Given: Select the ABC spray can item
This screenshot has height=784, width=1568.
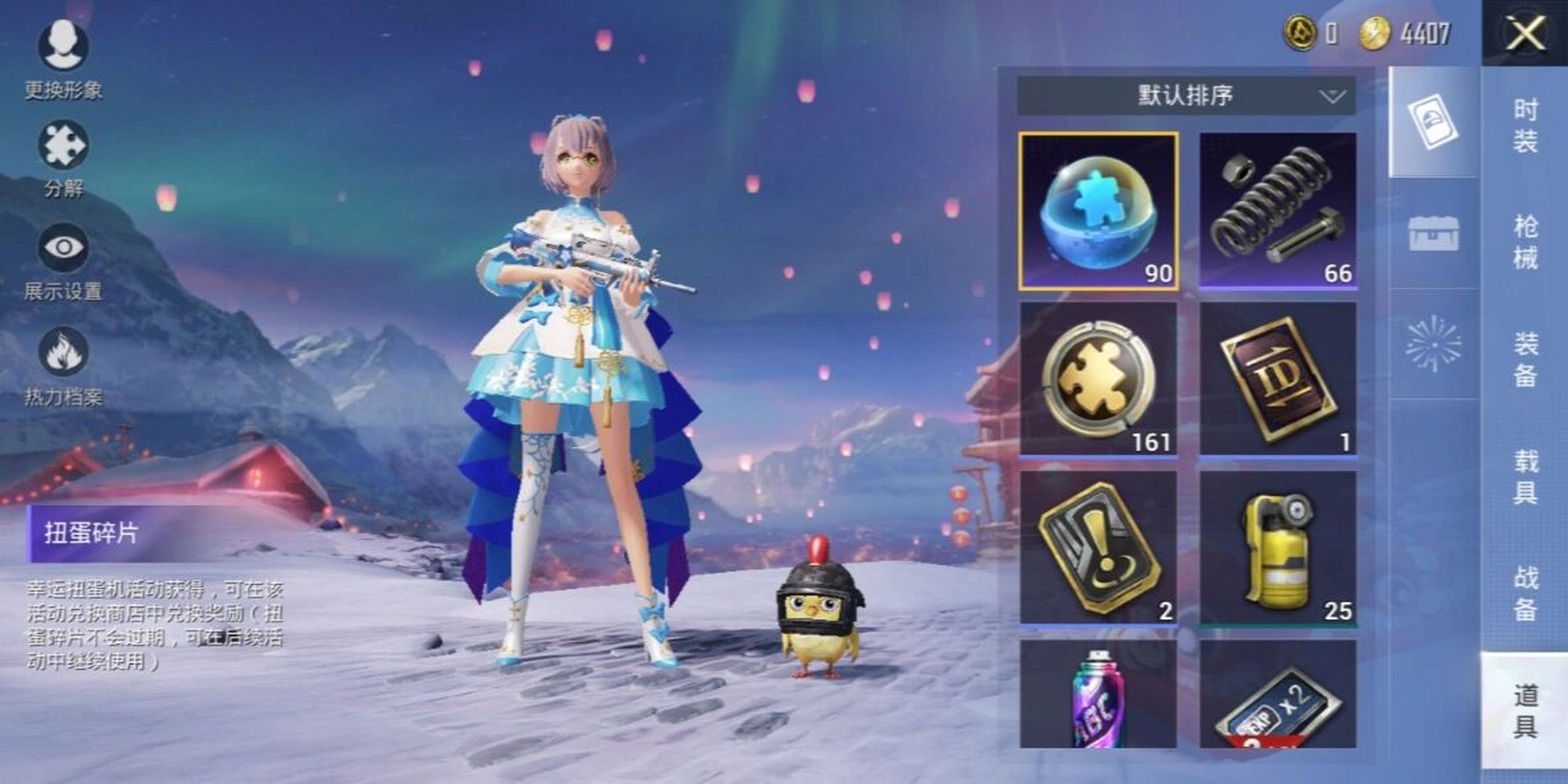Looking at the screenshot, I should (x=1098, y=695).
